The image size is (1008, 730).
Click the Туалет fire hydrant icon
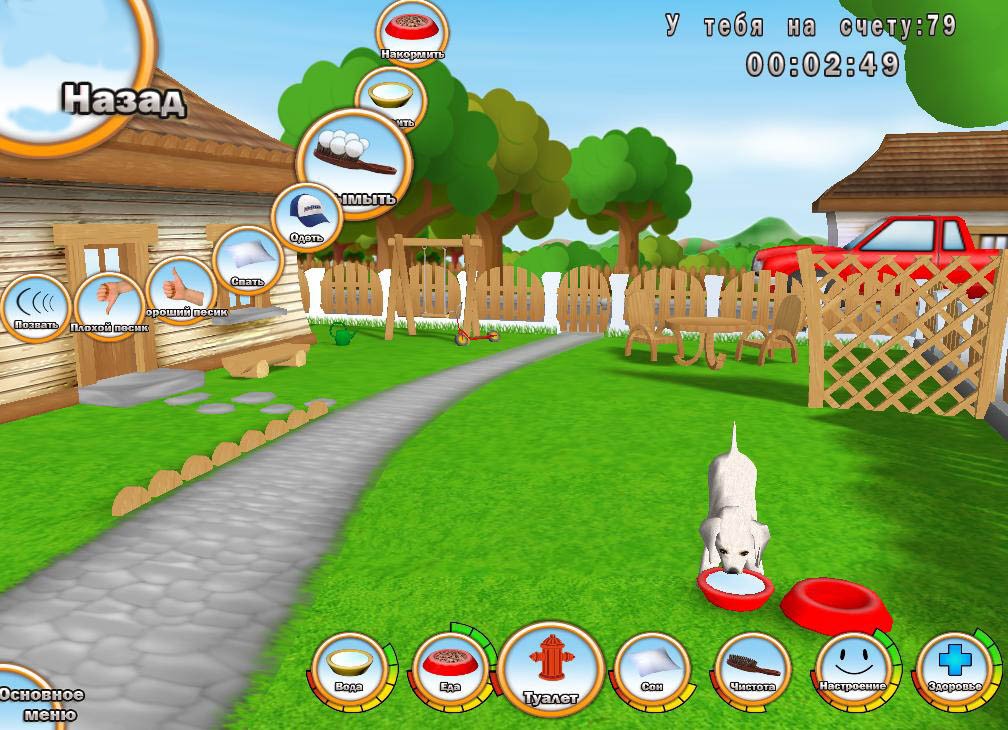[551, 667]
